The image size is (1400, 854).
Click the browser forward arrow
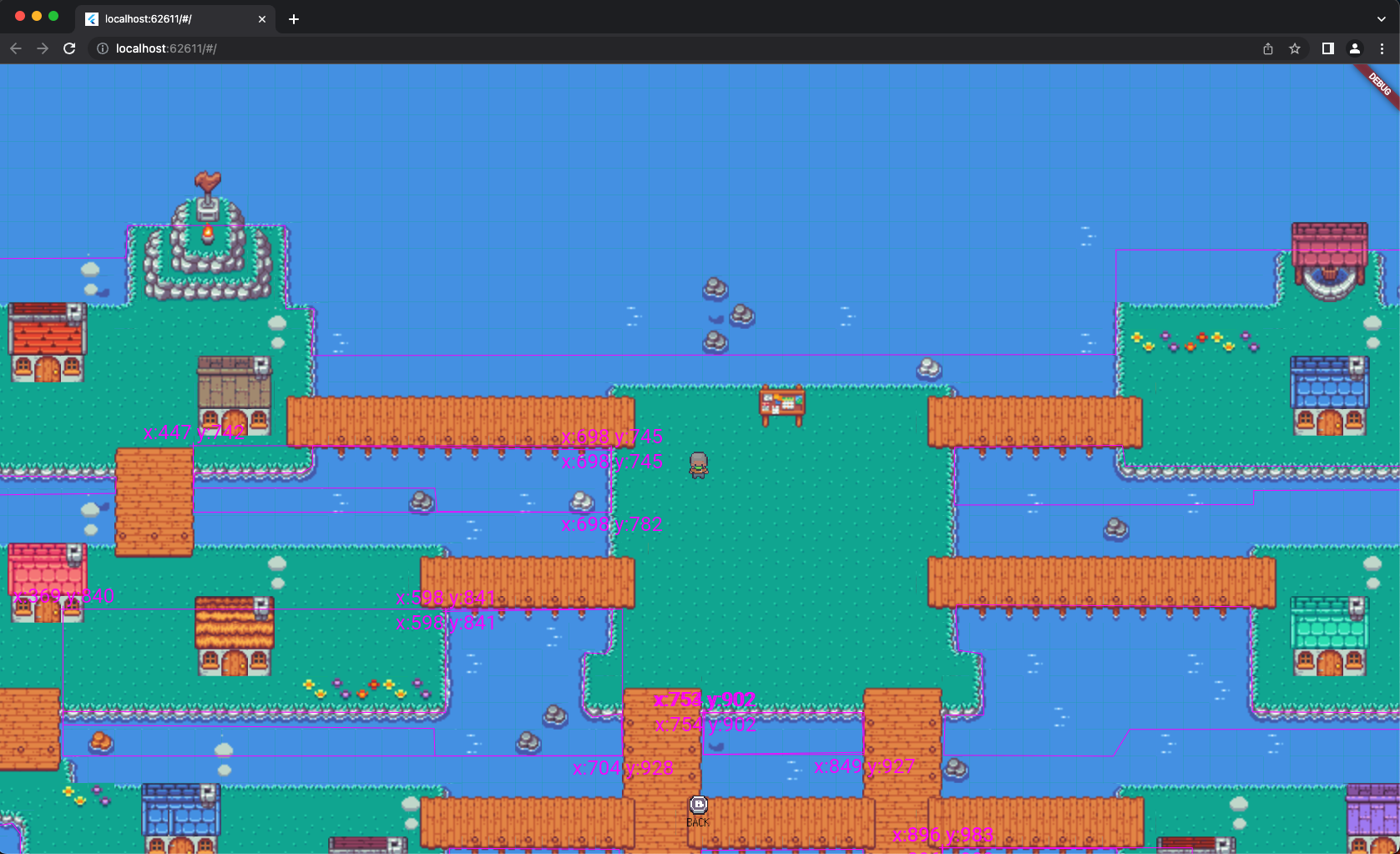(x=43, y=48)
